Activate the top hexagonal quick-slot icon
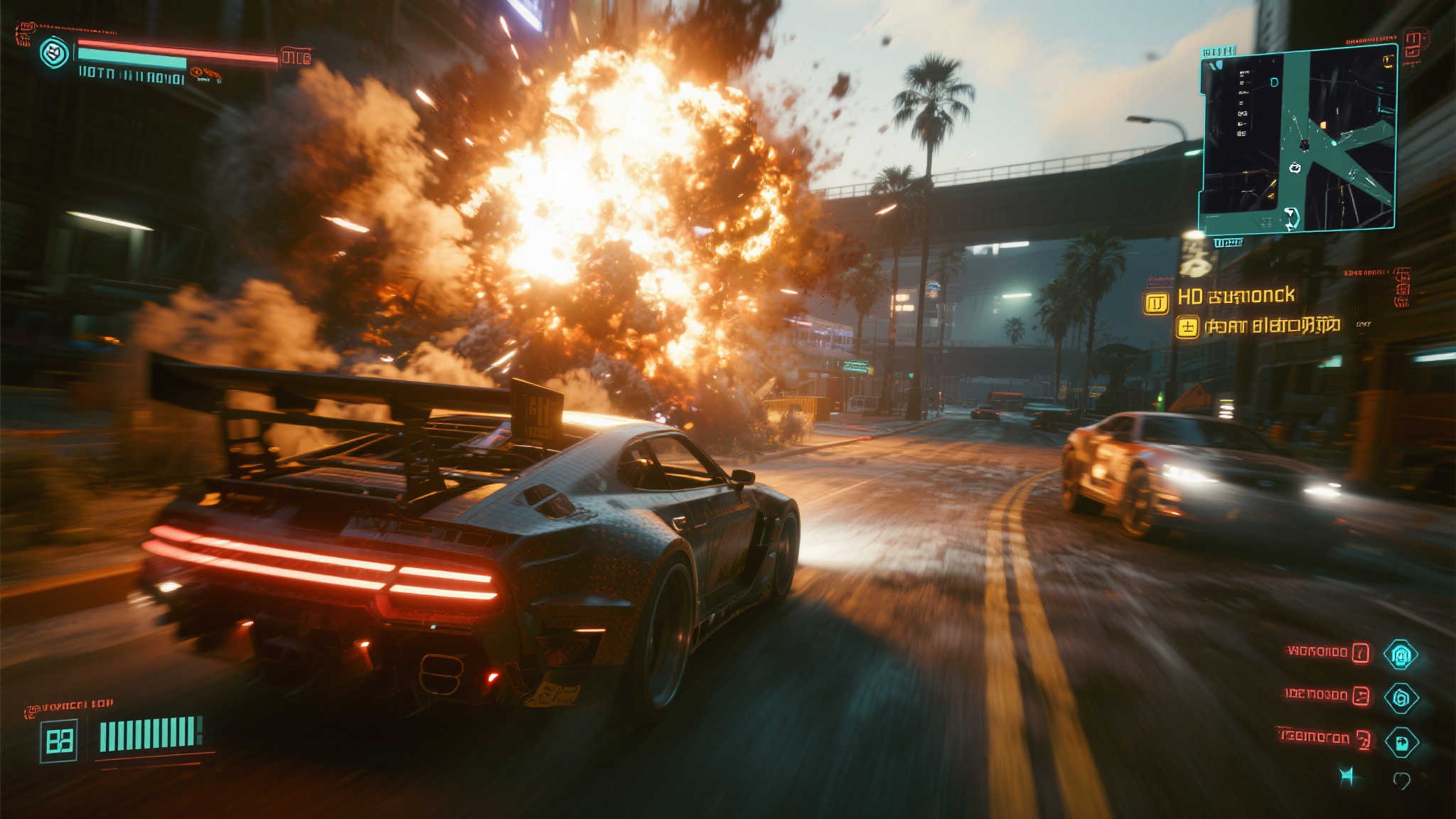The image size is (1456, 819). 1401,655
